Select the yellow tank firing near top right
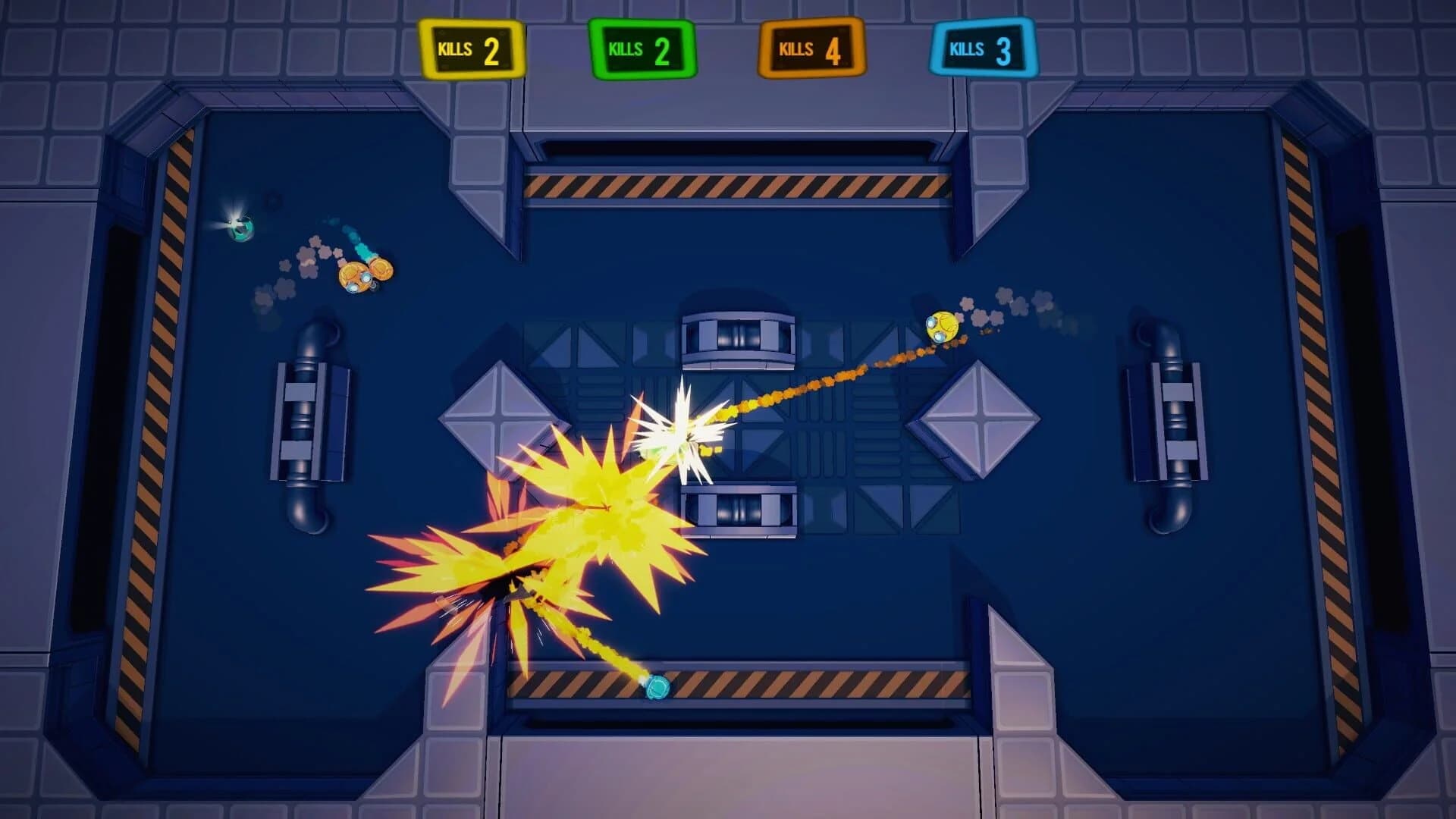The image size is (1456, 819). (x=940, y=326)
